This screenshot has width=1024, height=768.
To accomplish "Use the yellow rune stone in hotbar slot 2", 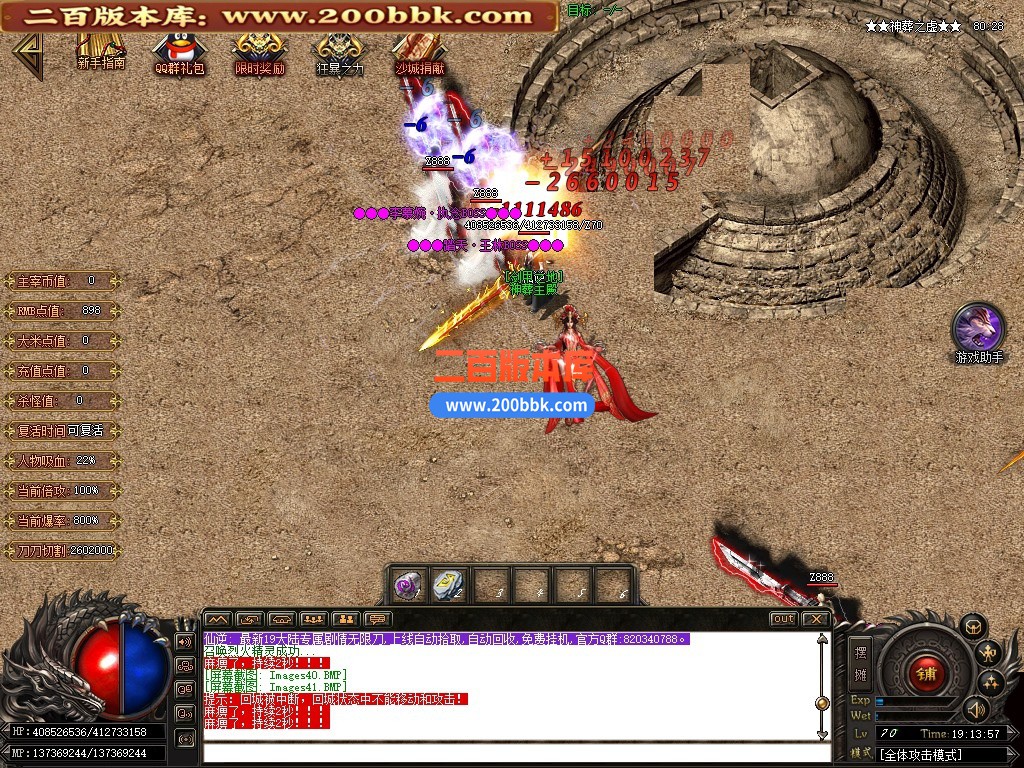I will click(447, 585).
